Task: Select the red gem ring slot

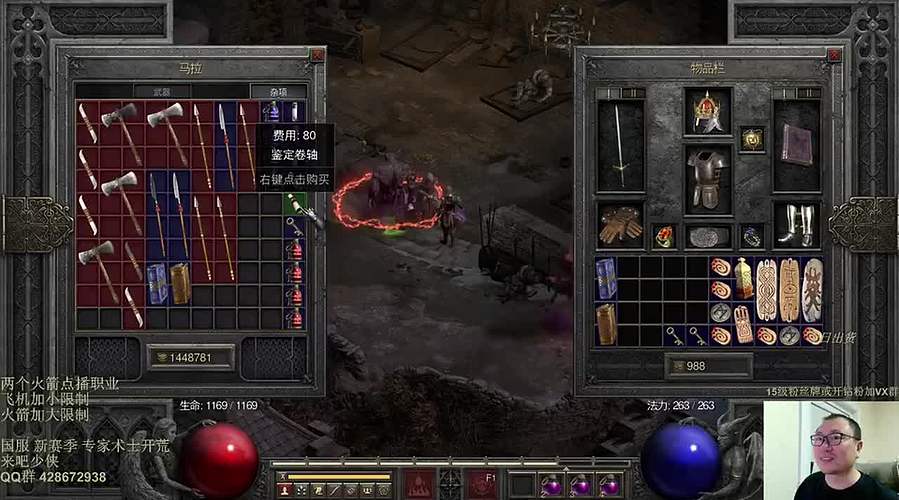Action: (x=664, y=237)
